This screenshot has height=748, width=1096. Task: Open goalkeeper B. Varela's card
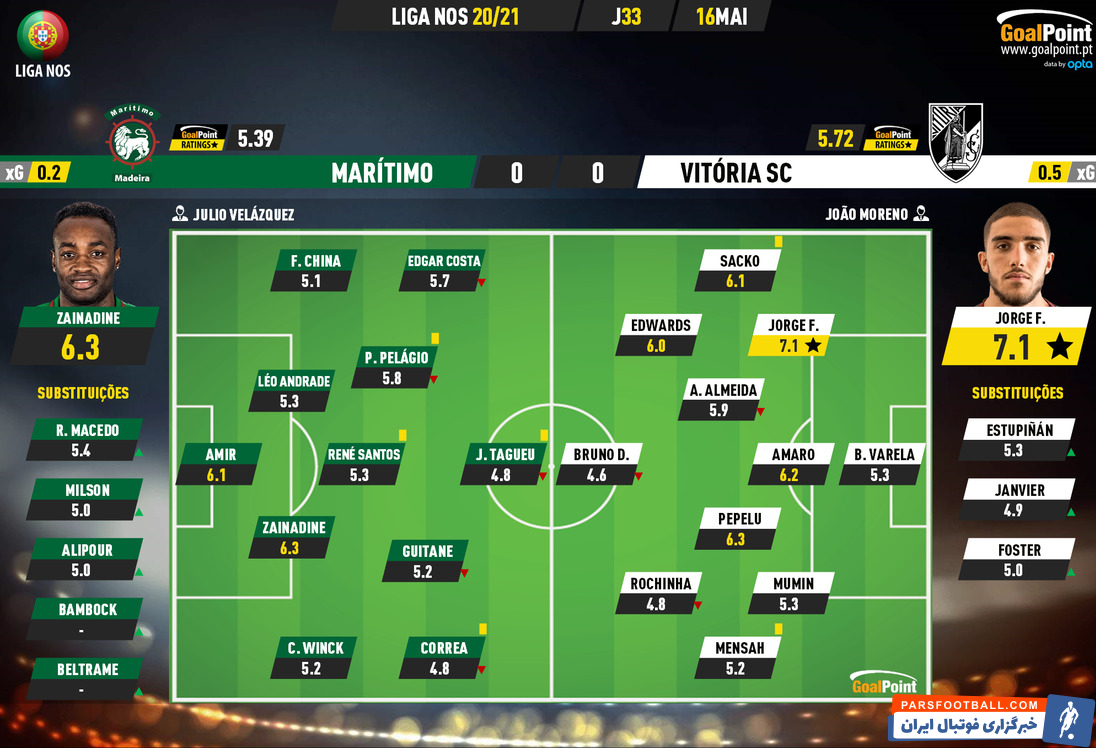pyautogui.click(x=879, y=464)
